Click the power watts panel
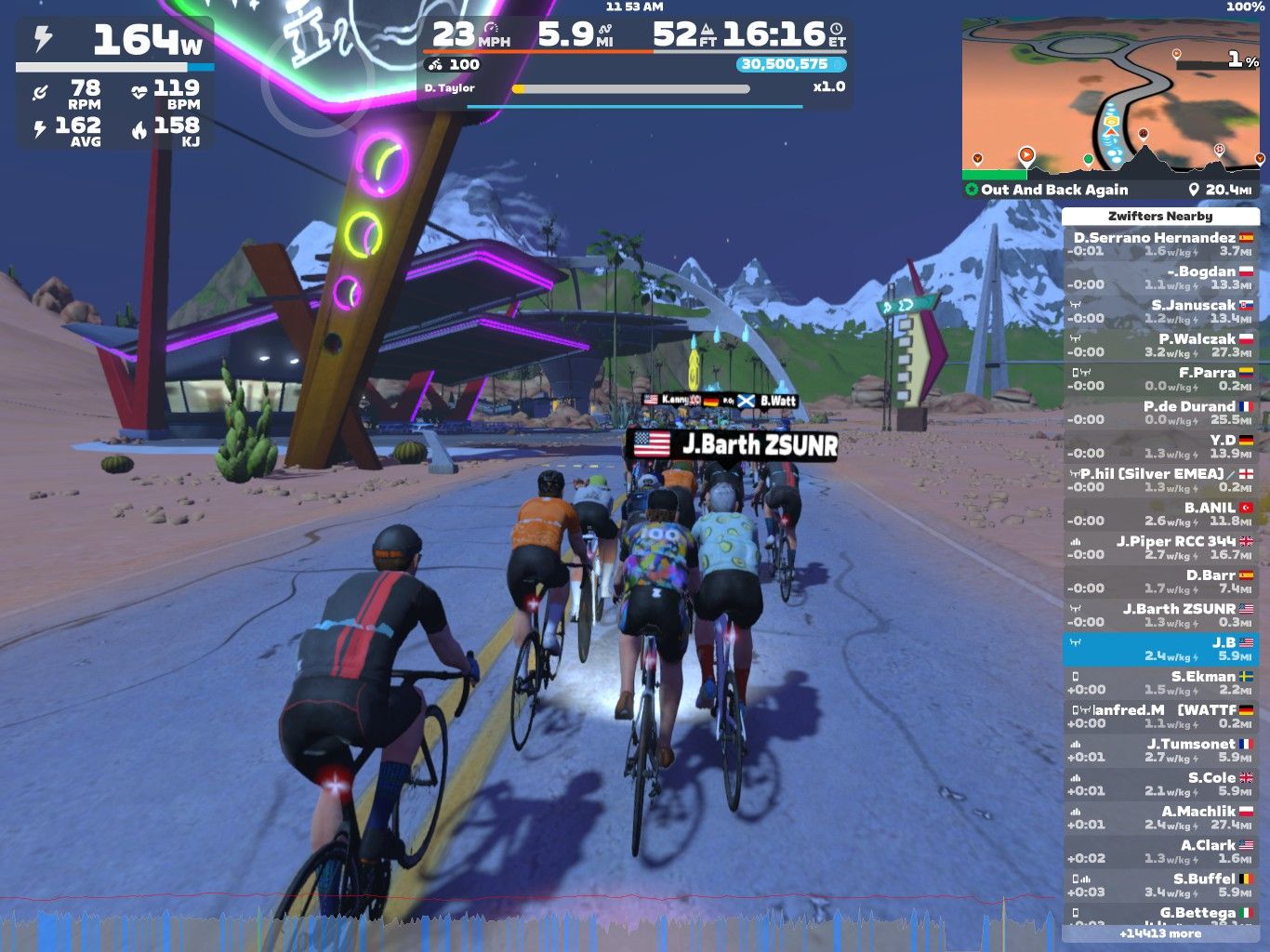Viewport: 1270px width, 952px height. click(115, 42)
